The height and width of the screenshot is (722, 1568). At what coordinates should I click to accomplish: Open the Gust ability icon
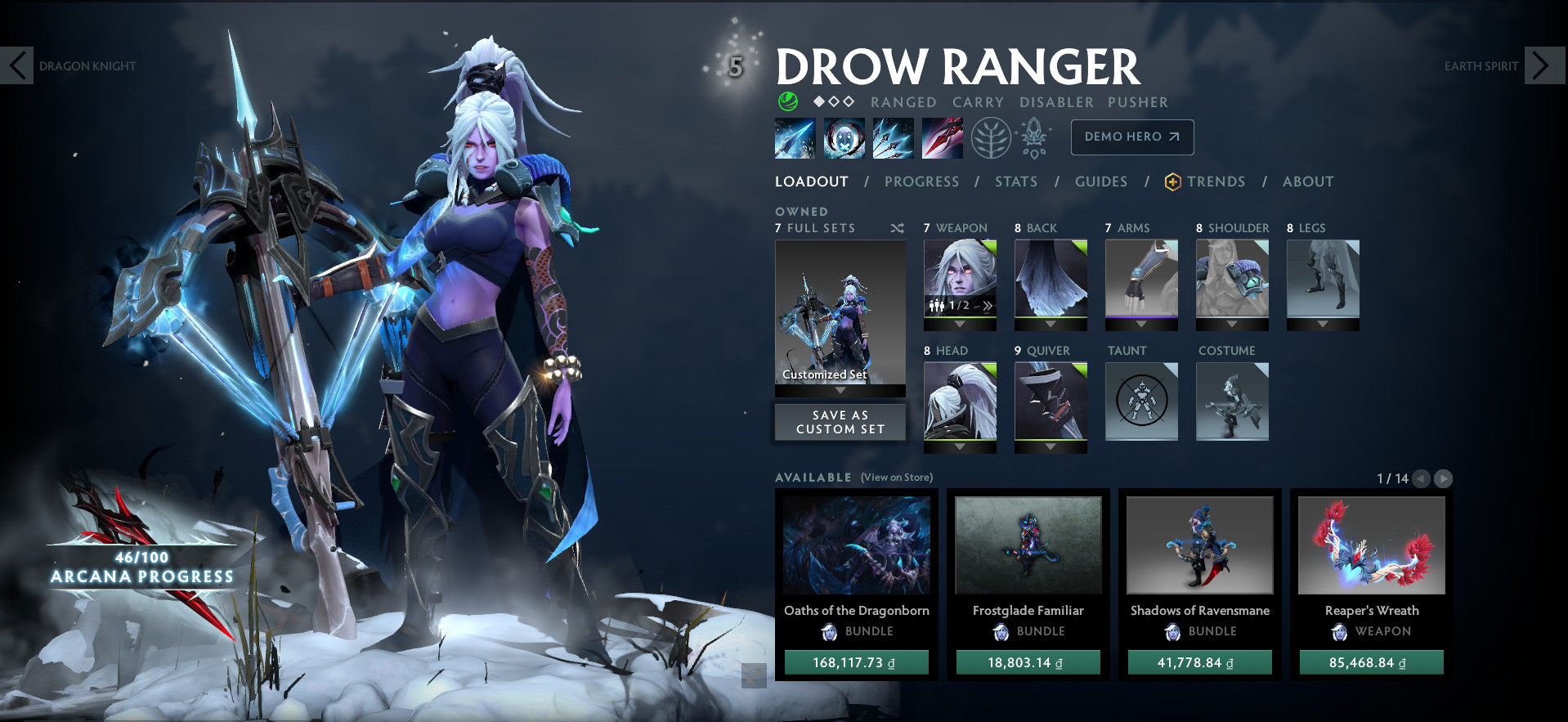pyautogui.click(x=843, y=137)
